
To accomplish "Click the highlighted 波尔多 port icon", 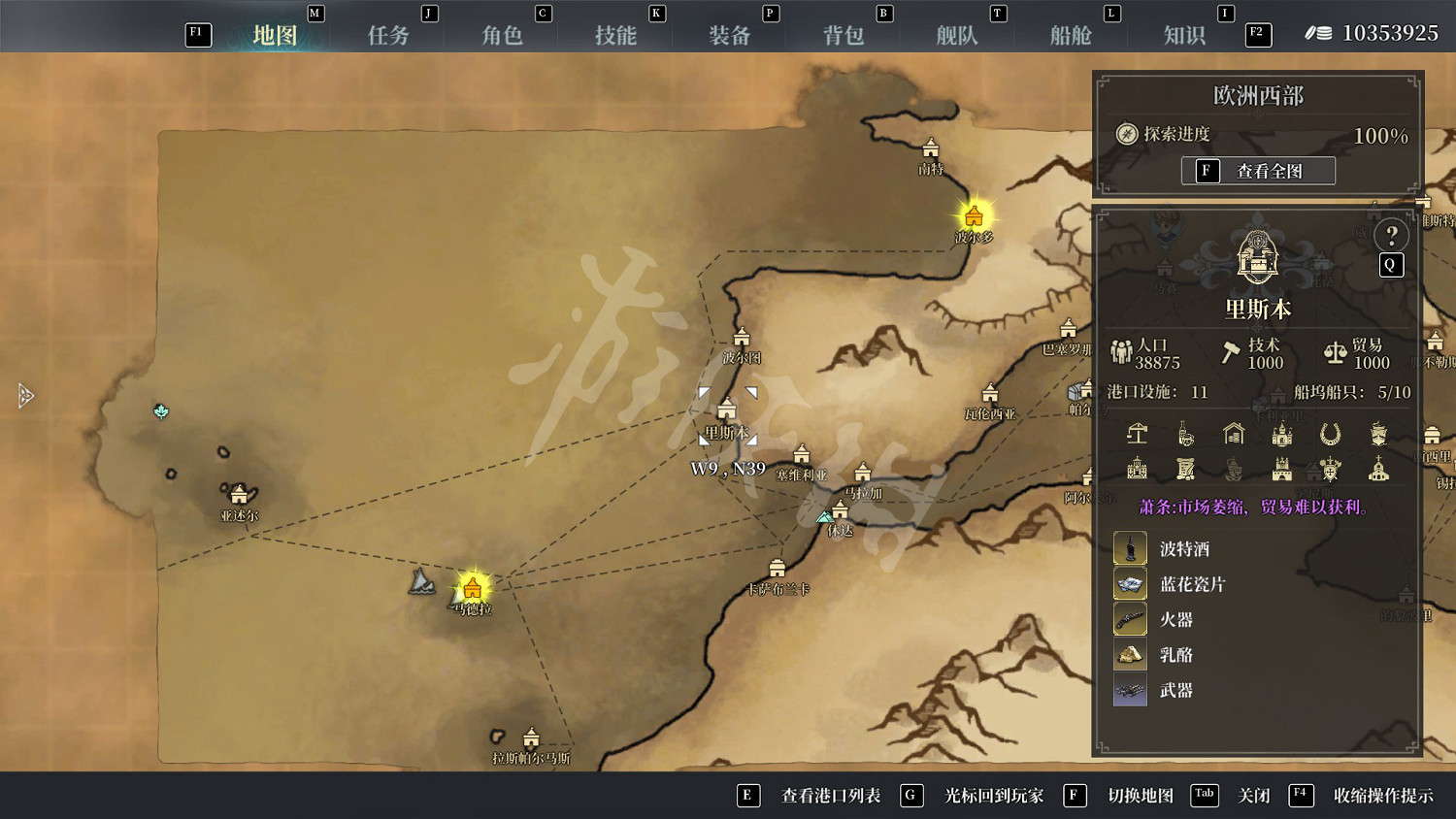I will [974, 217].
